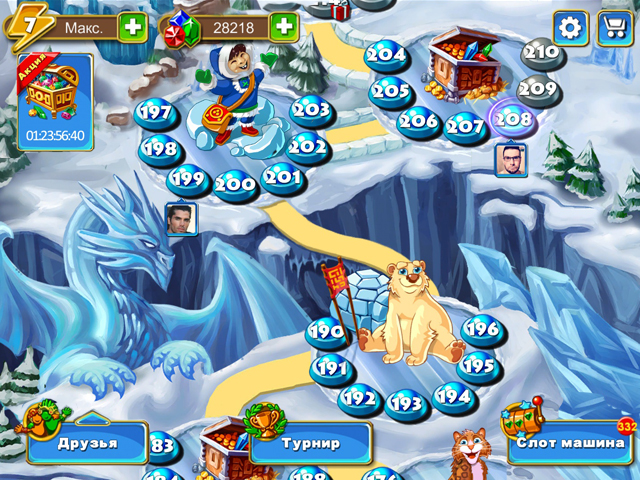Screen dimensions: 640x480
Task: Choose level 190 node
Action: (x=326, y=332)
